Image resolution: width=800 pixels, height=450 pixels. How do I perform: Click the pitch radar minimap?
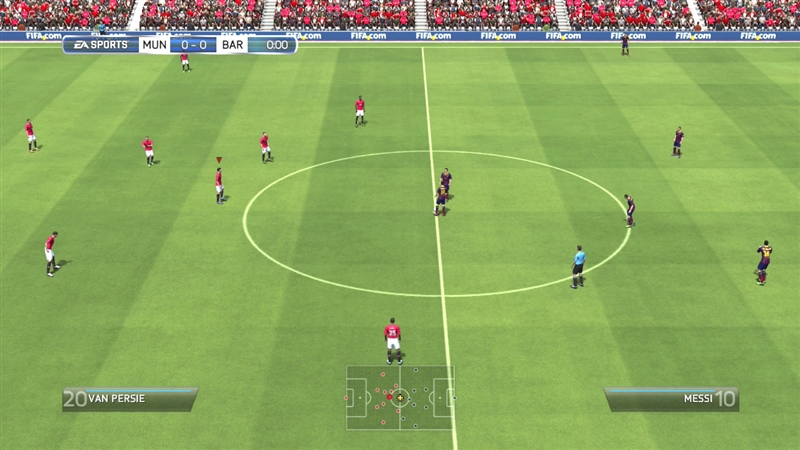[x=400, y=397]
